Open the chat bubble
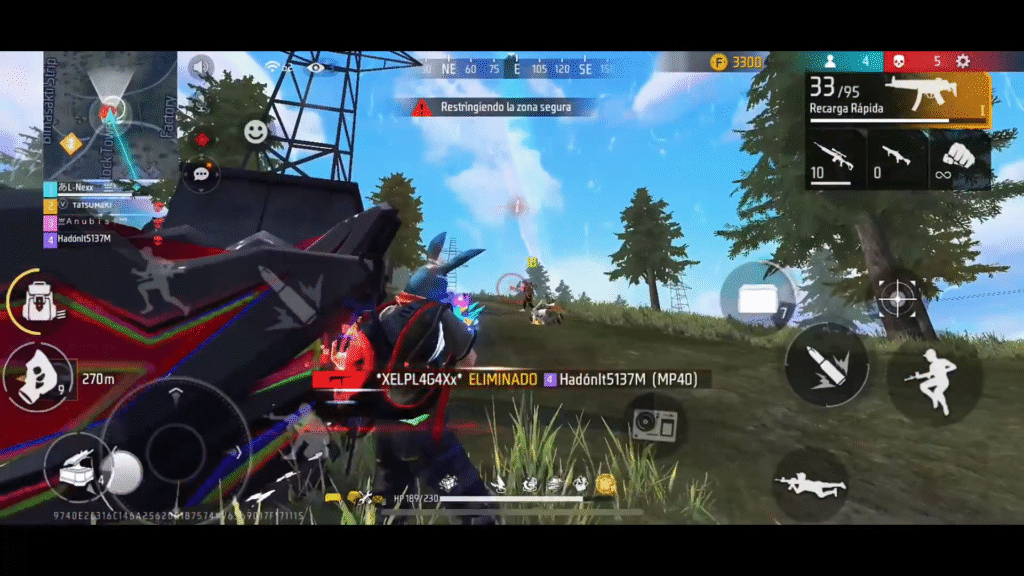 (202, 173)
